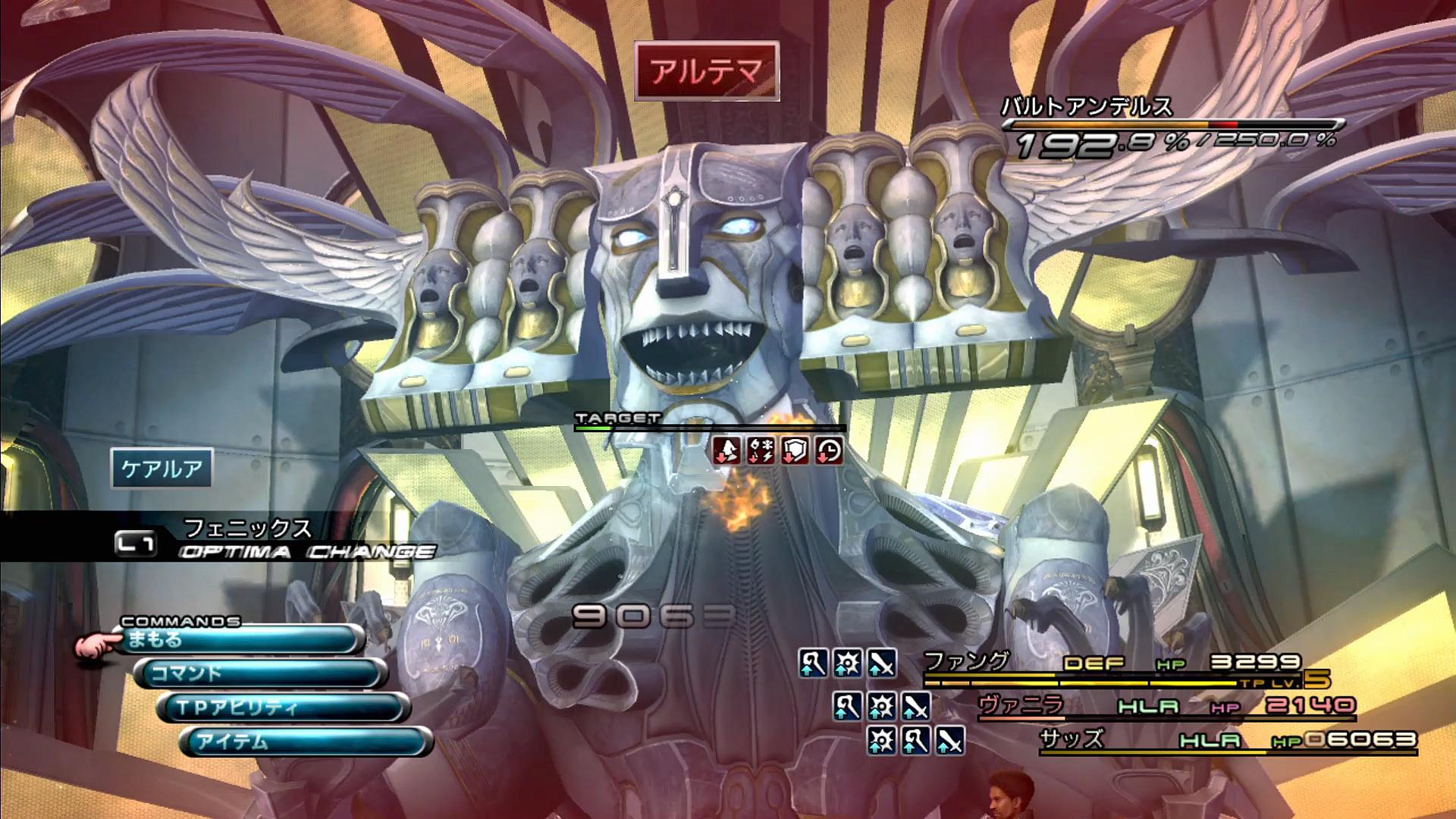
Task: Select ファング in the party list
Action: 967,662
